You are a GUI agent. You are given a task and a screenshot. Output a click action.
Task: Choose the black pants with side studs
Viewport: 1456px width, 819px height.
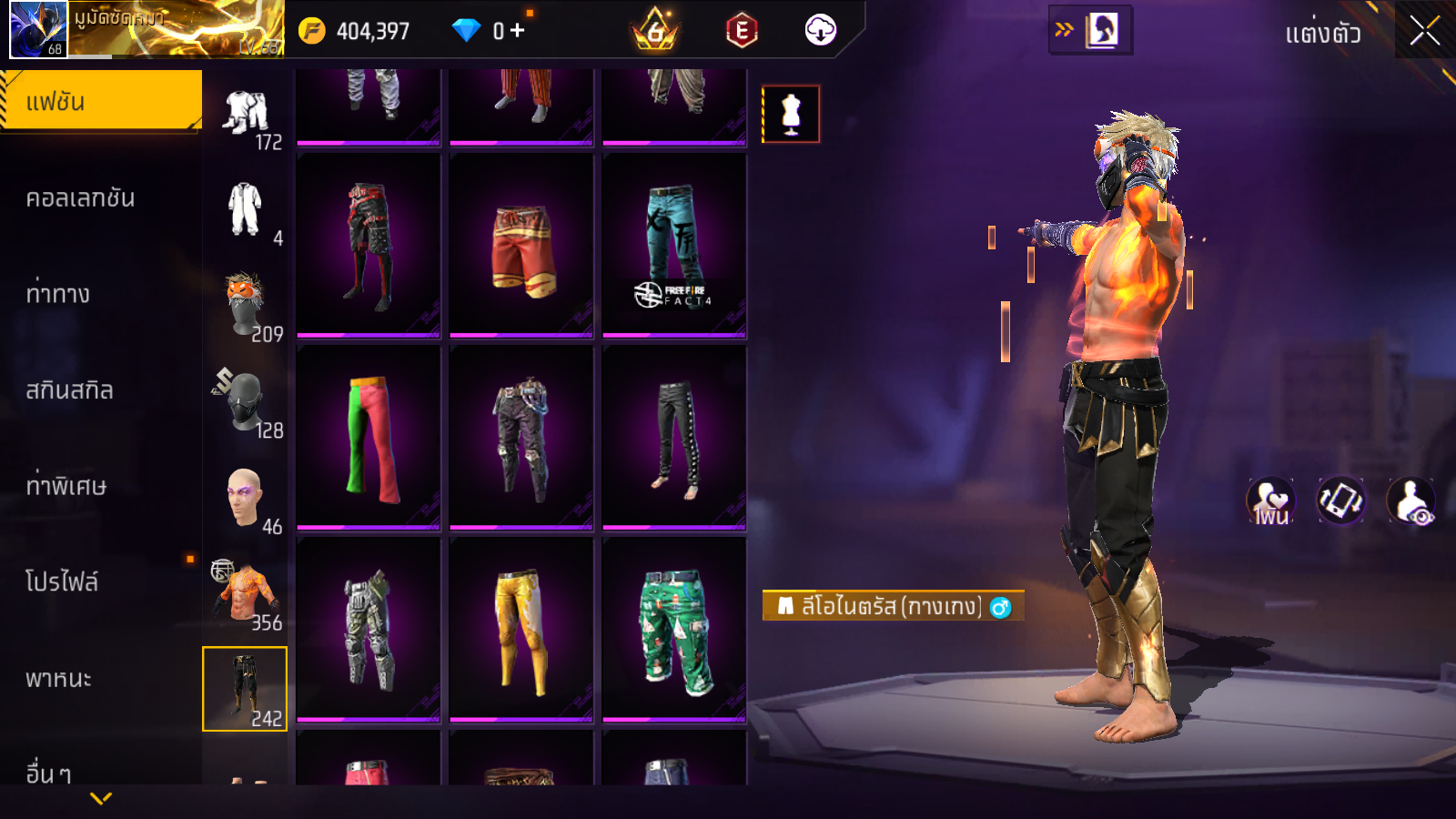tap(674, 438)
